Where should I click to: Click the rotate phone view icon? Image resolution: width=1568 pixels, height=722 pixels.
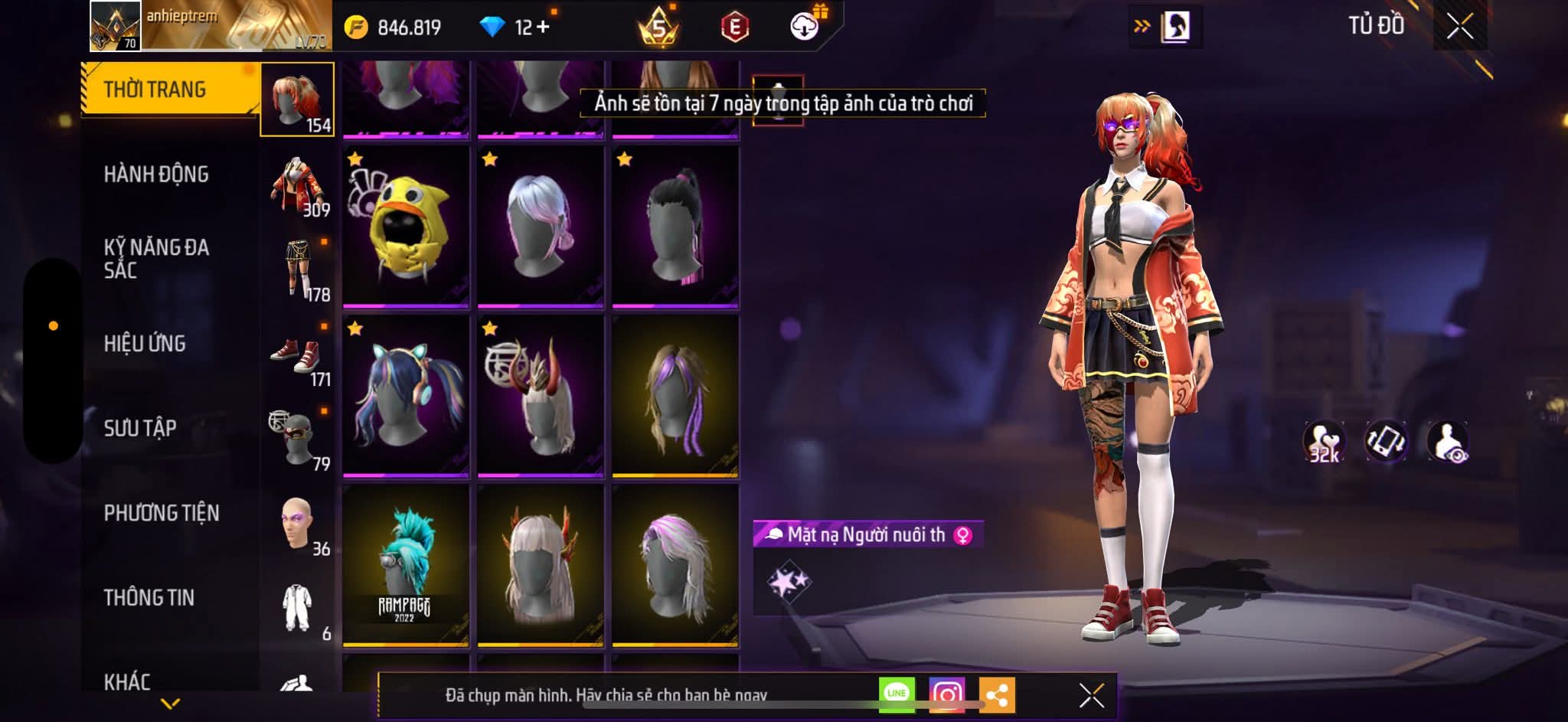(1386, 442)
